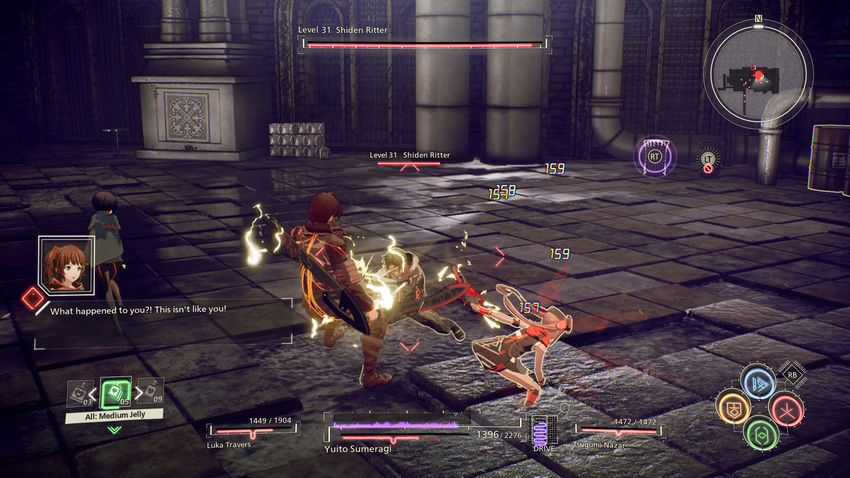Activate the green SAS power icon
Image resolution: width=850 pixels, height=478 pixels.
coord(761,433)
